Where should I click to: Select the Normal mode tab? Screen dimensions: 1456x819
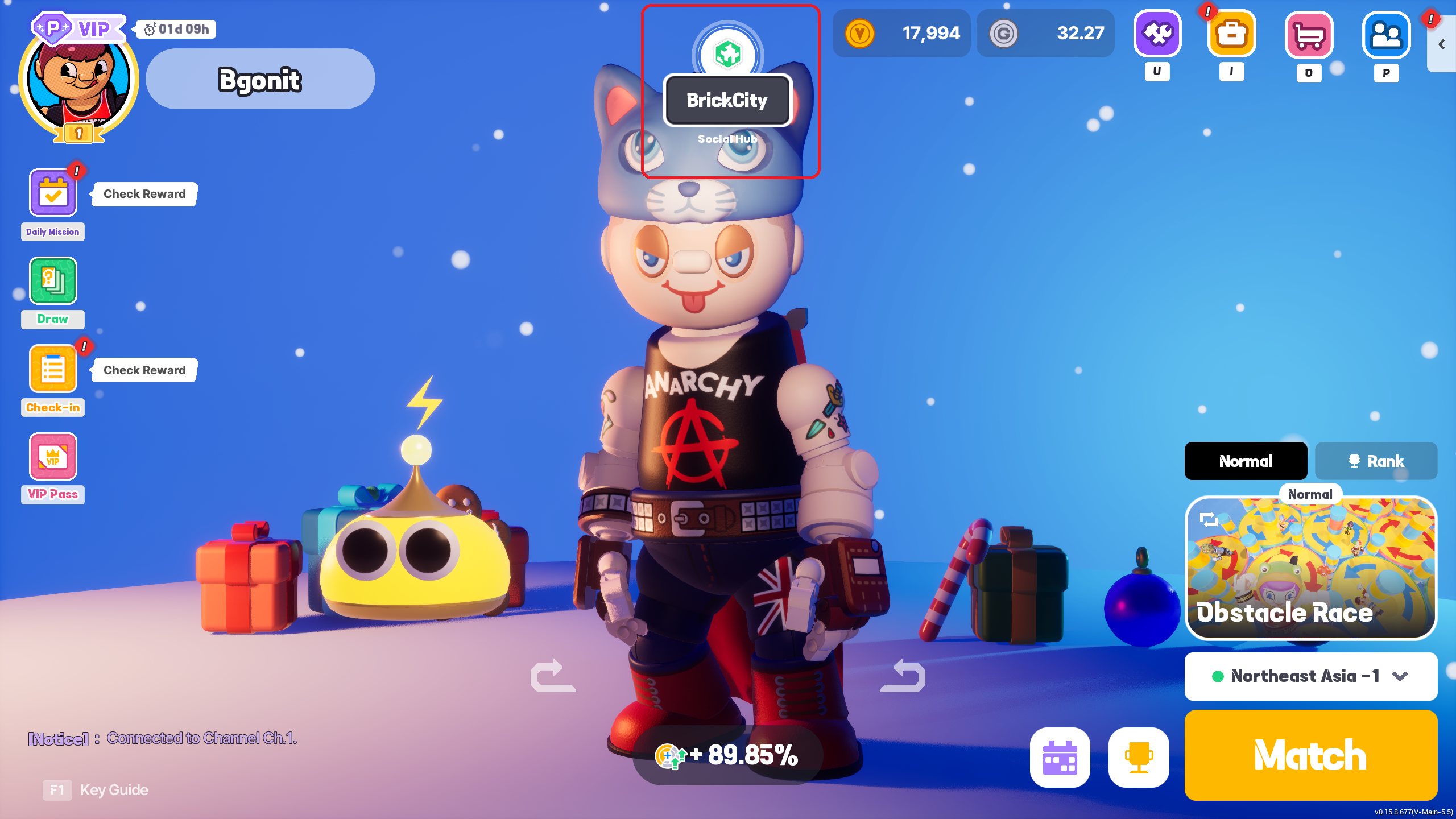point(1246,461)
